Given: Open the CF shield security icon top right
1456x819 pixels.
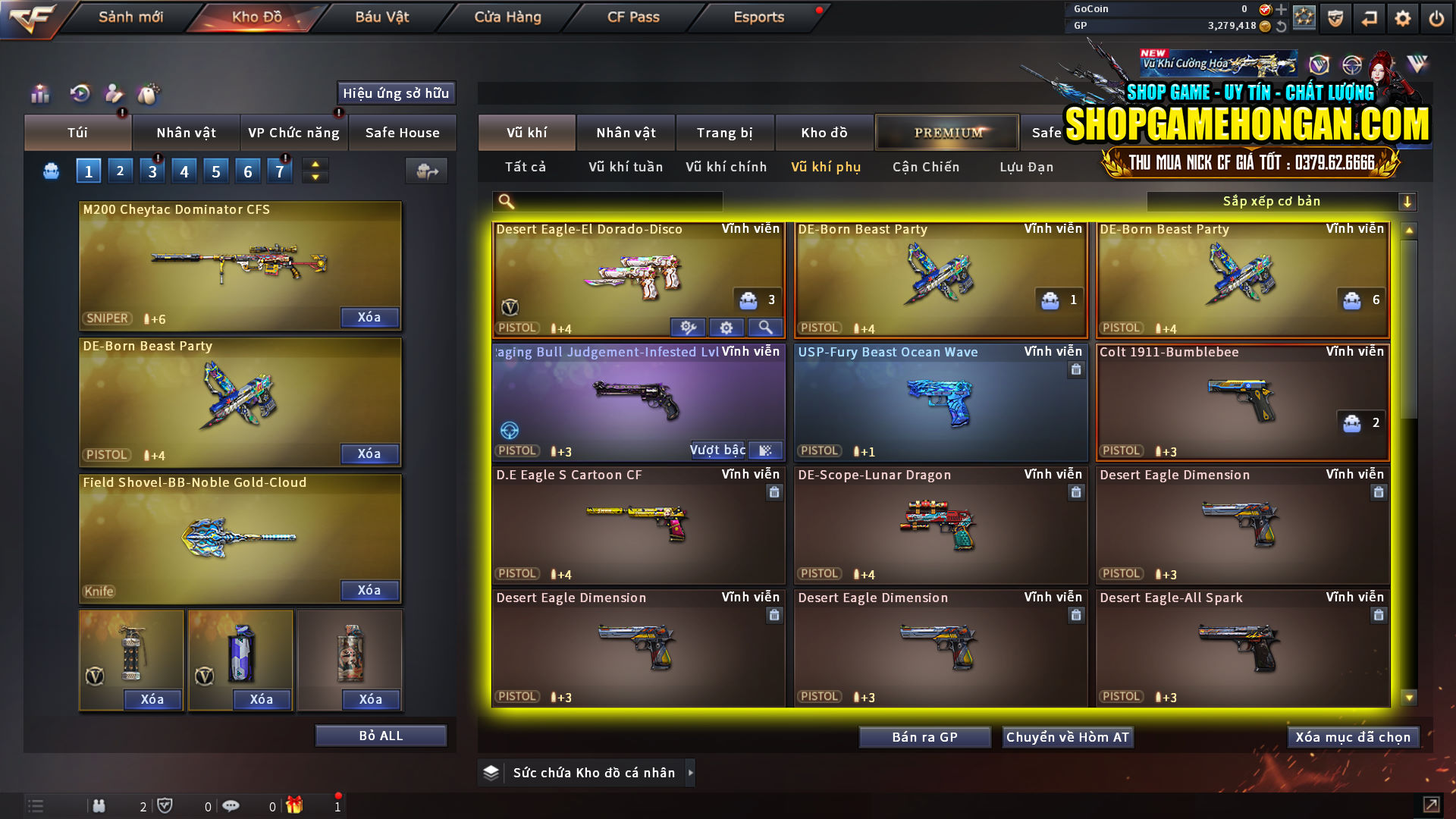Looking at the screenshot, I should 1334,18.
